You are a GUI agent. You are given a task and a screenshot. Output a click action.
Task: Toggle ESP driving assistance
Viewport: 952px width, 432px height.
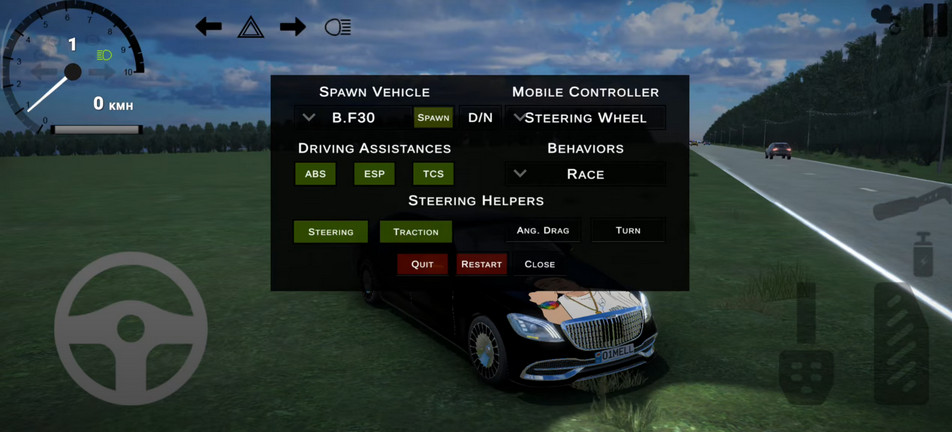tap(374, 174)
